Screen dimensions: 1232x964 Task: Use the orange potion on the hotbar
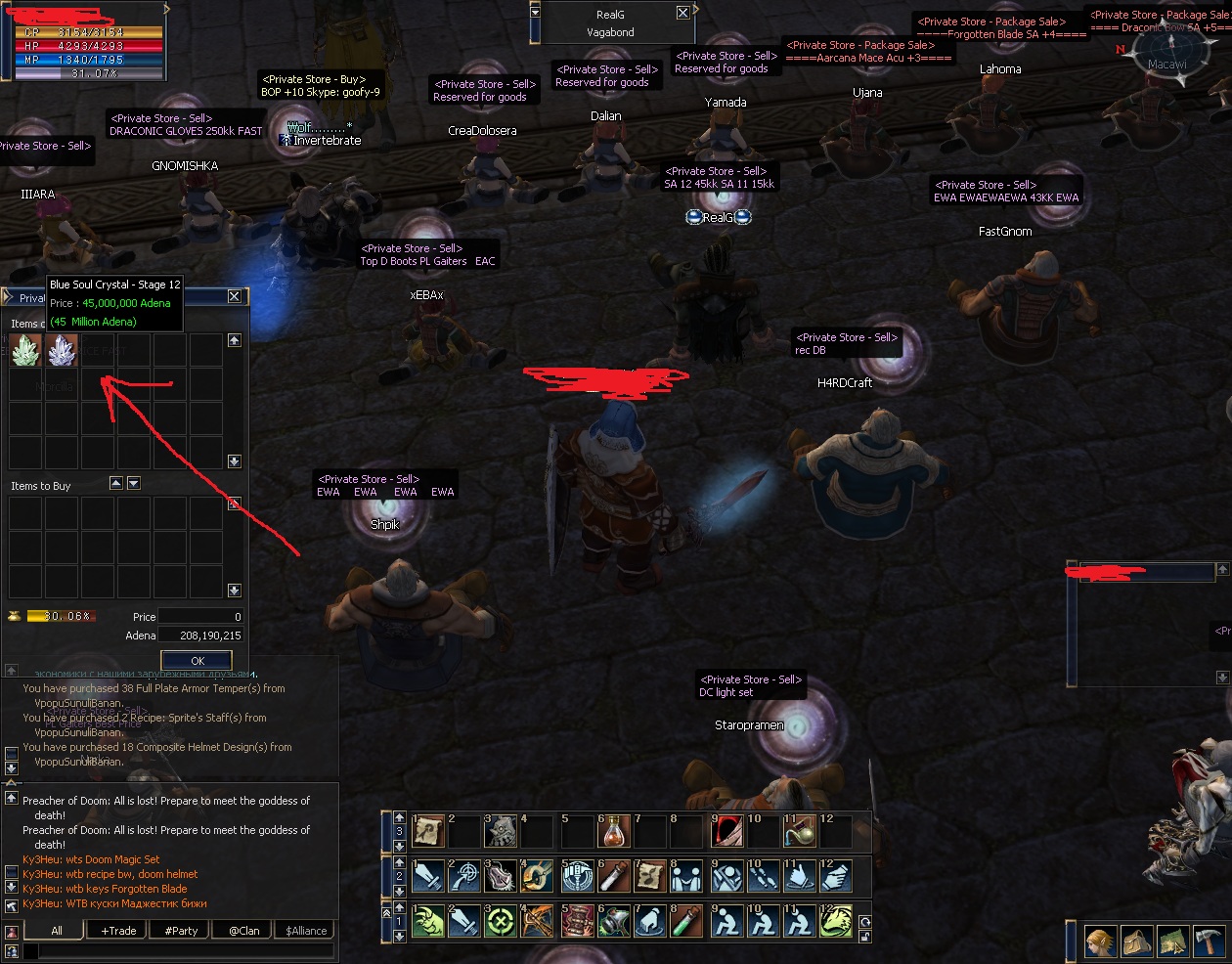pos(614,832)
